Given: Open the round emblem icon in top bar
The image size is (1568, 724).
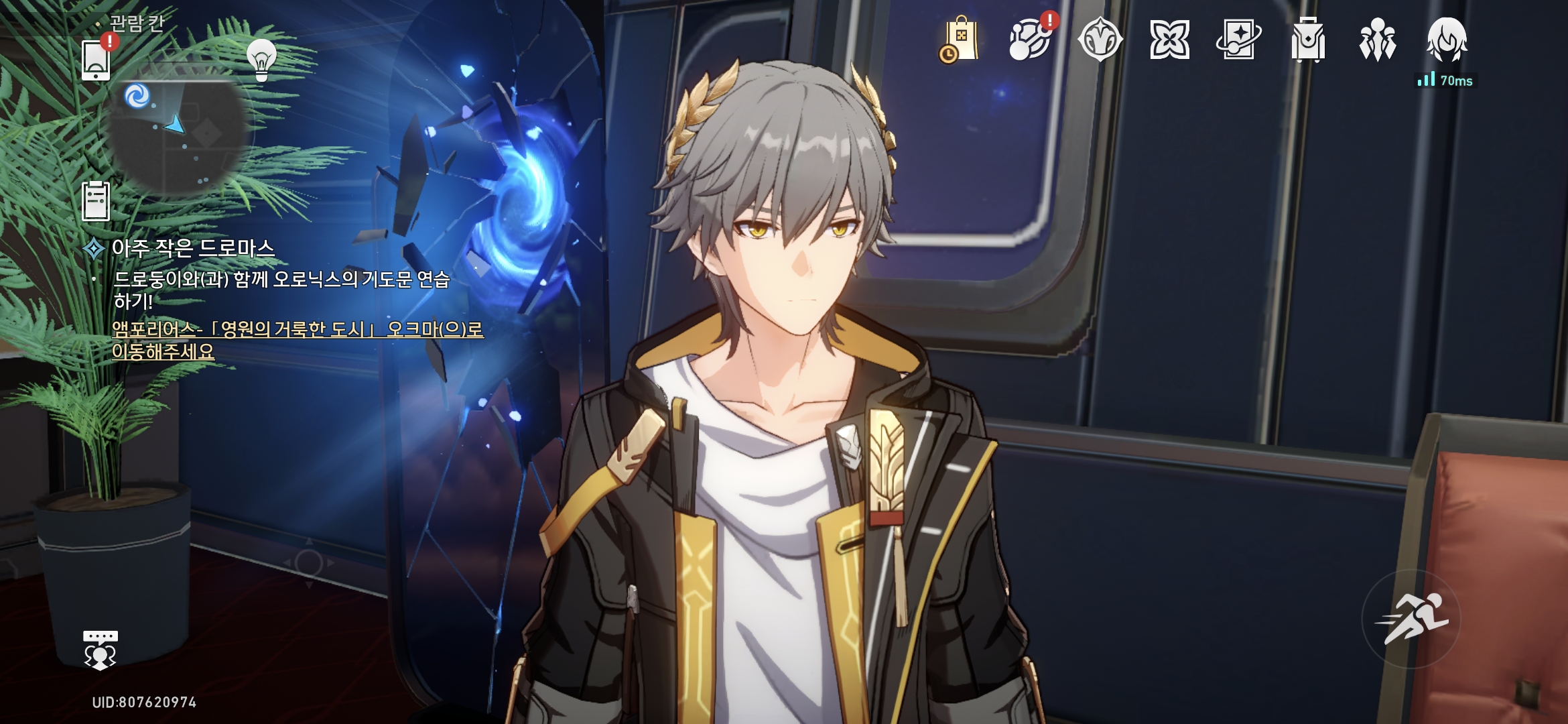Looking at the screenshot, I should pyautogui.click(x=1100, y=40).
